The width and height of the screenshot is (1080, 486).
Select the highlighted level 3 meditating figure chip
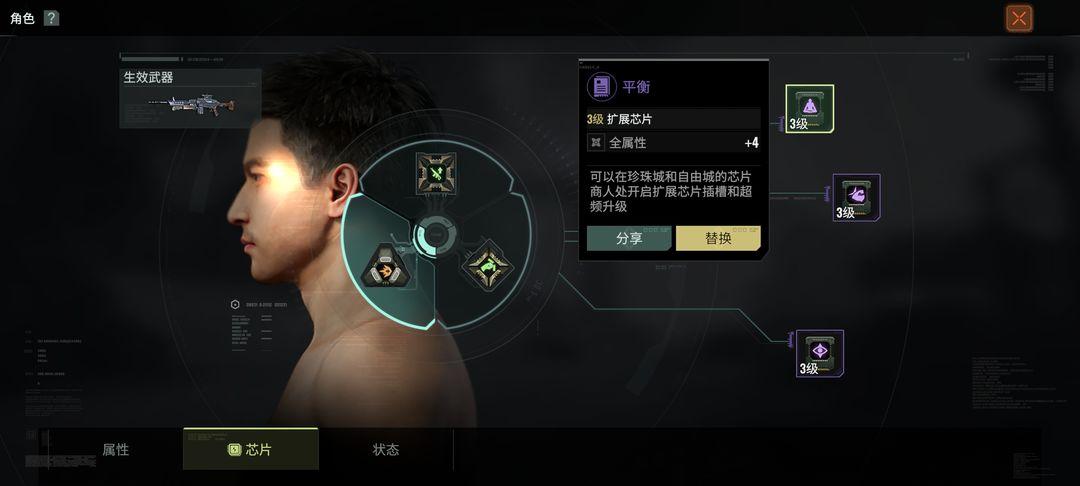click(809, 109)
